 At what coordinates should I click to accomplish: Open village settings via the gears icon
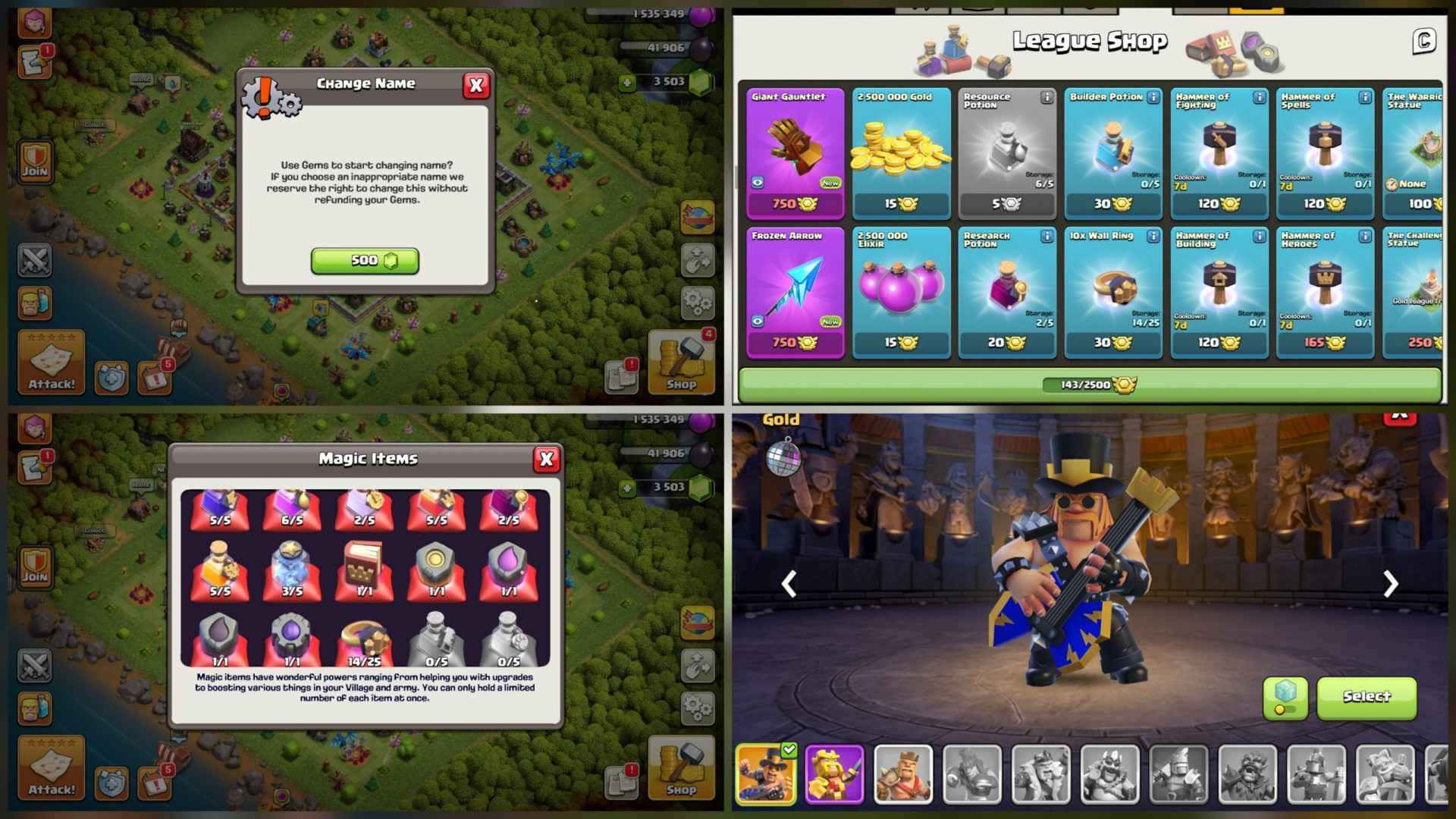(x=698, y=302)
